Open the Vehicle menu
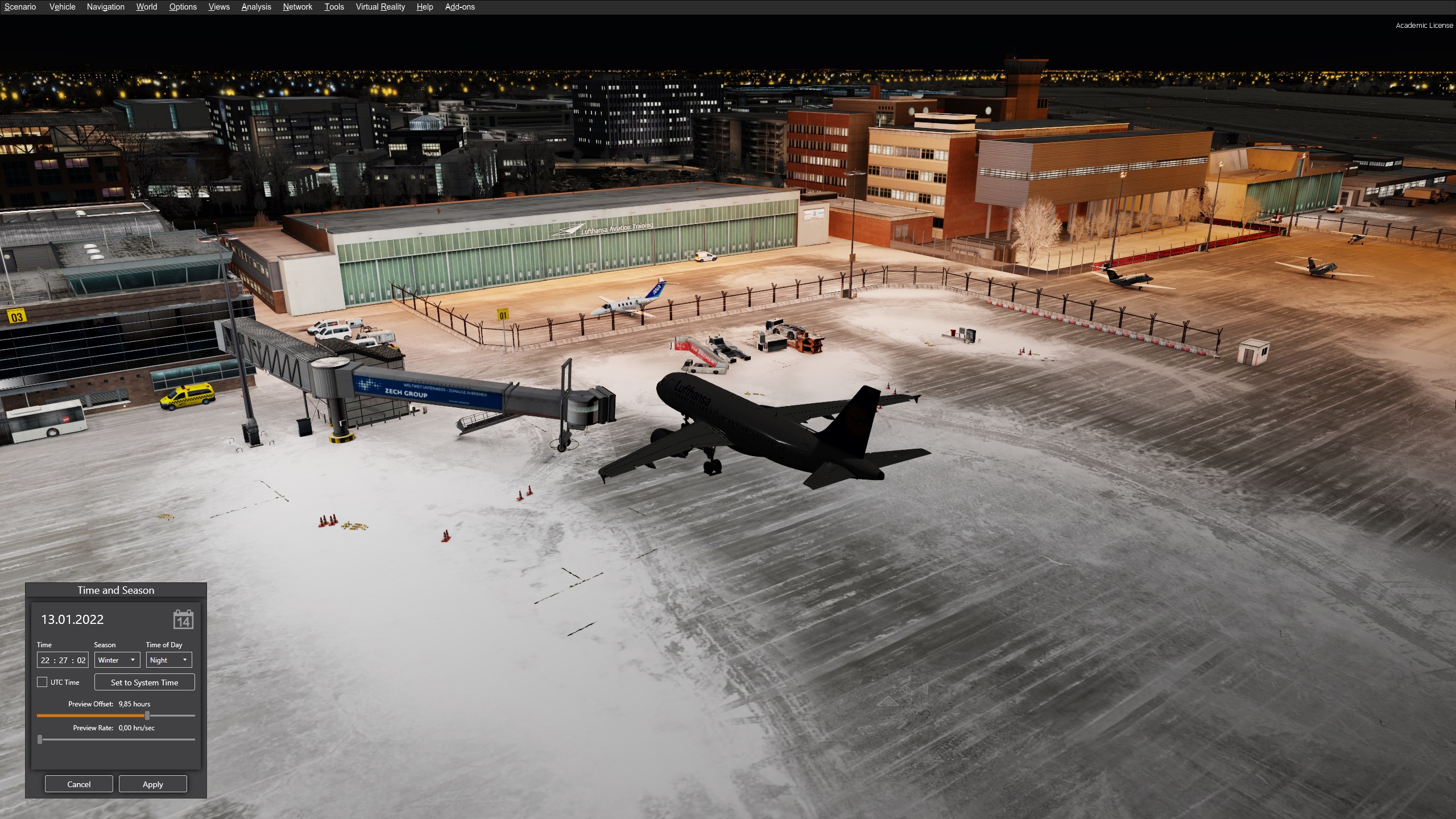 pyautogui.click(x=62, y=7)
